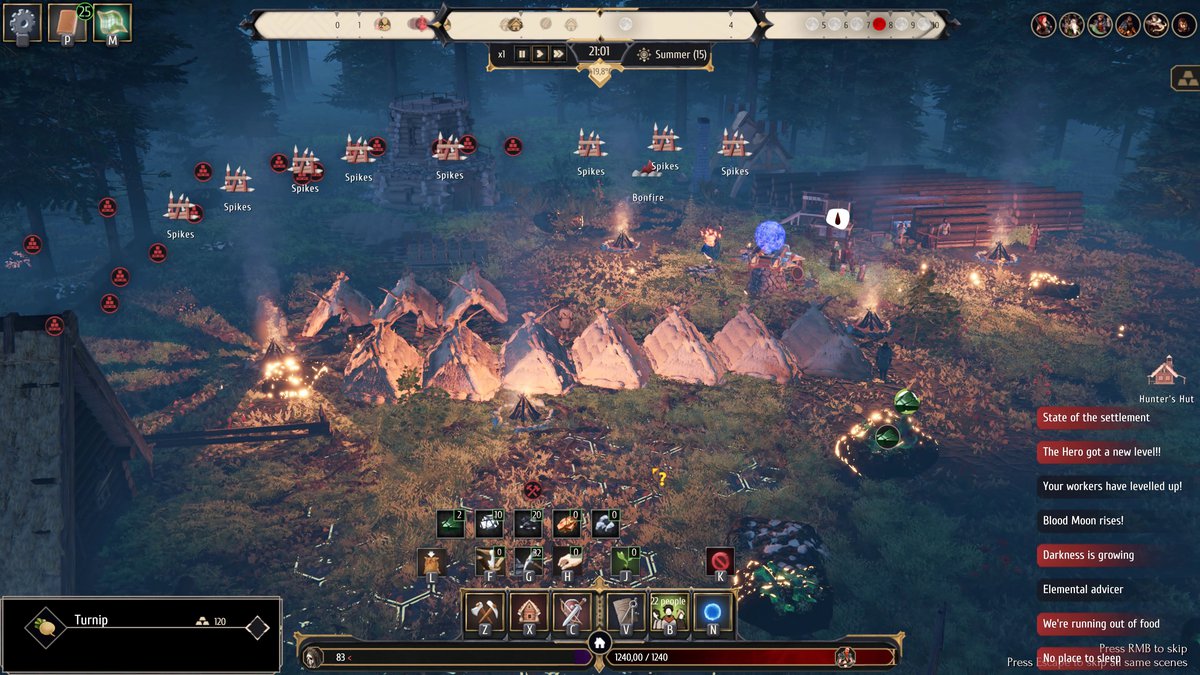Open the sword and shield military menu

coord(573,612)
